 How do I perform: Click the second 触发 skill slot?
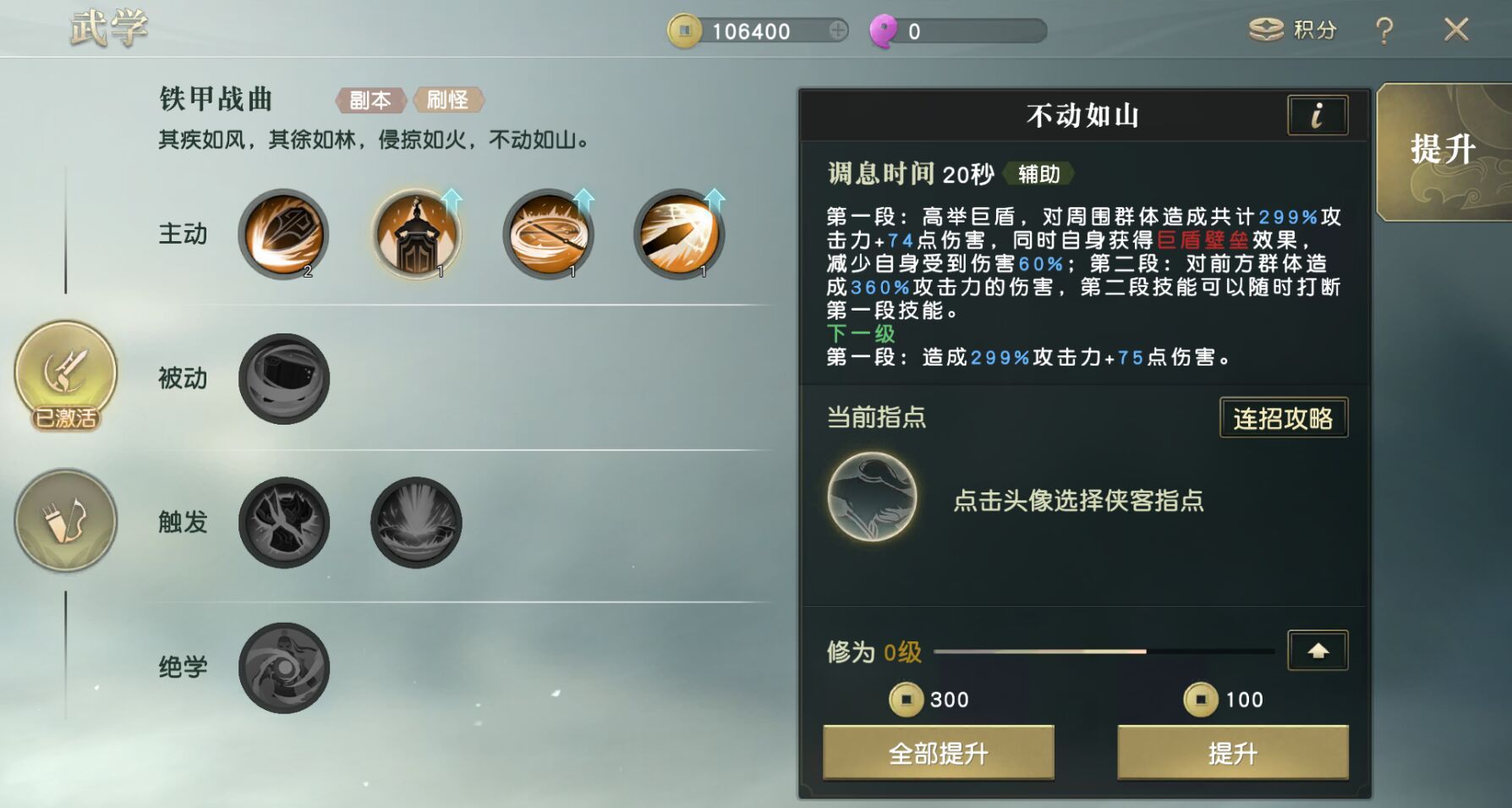tap(414, 522)
